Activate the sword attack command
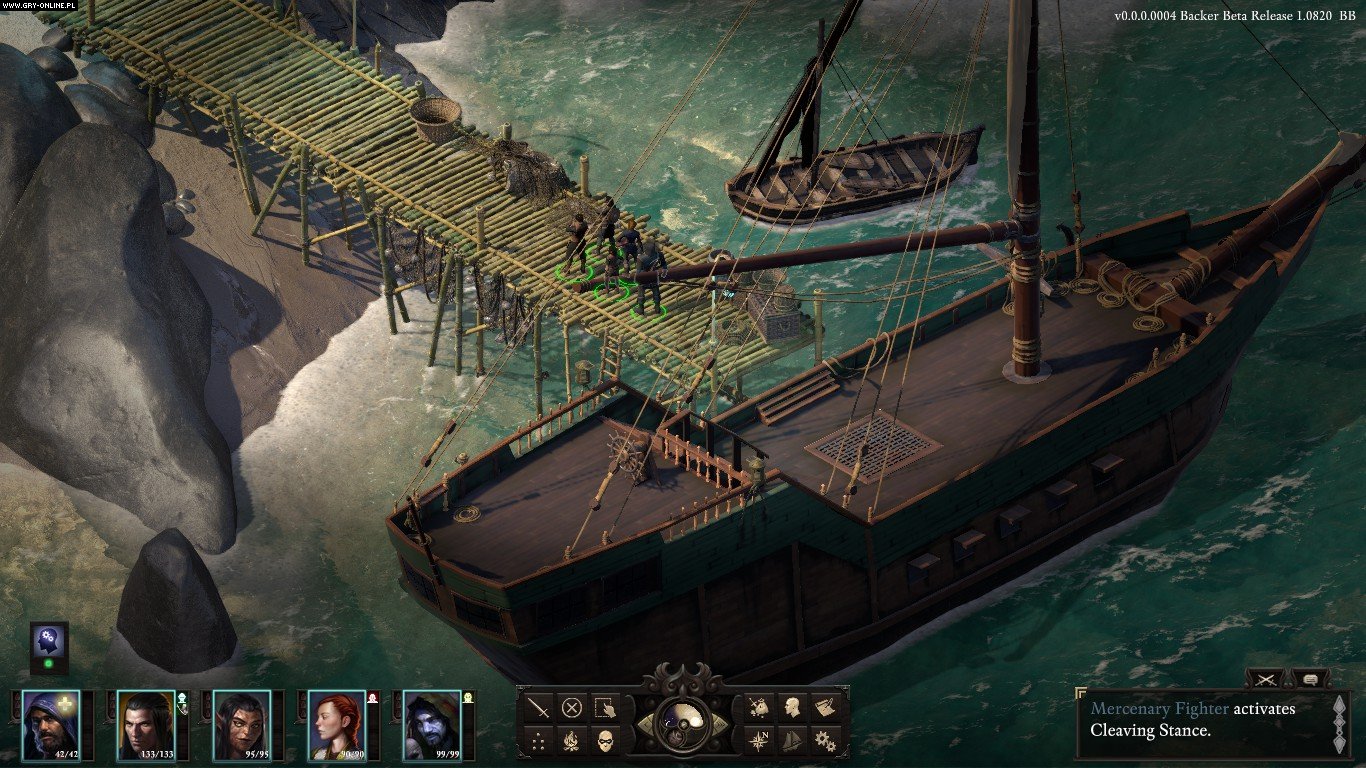Screen dimensions: 1366x768 pyautogui.click(x=539, y=708)
